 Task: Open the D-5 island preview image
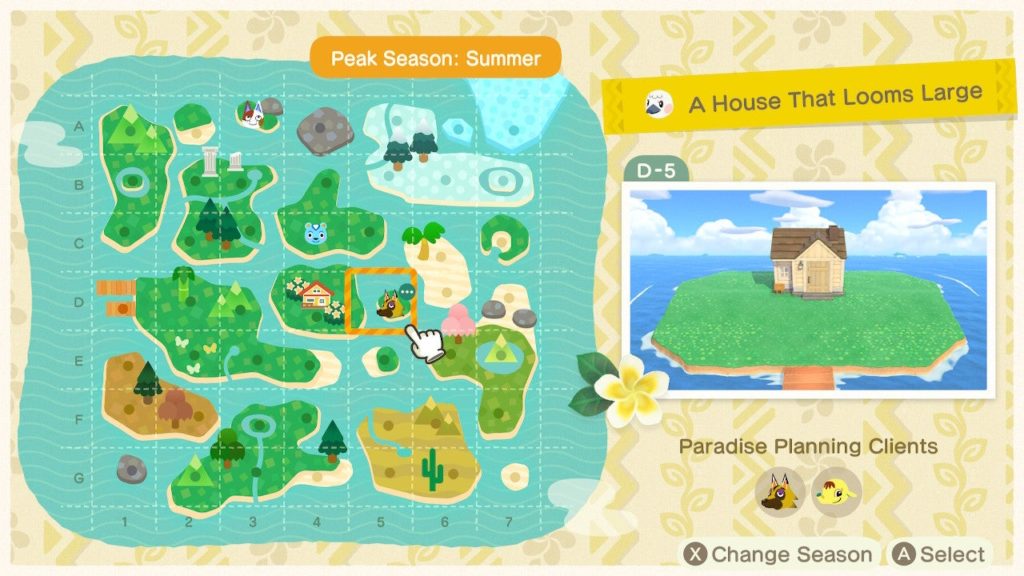tap(807, 289)
